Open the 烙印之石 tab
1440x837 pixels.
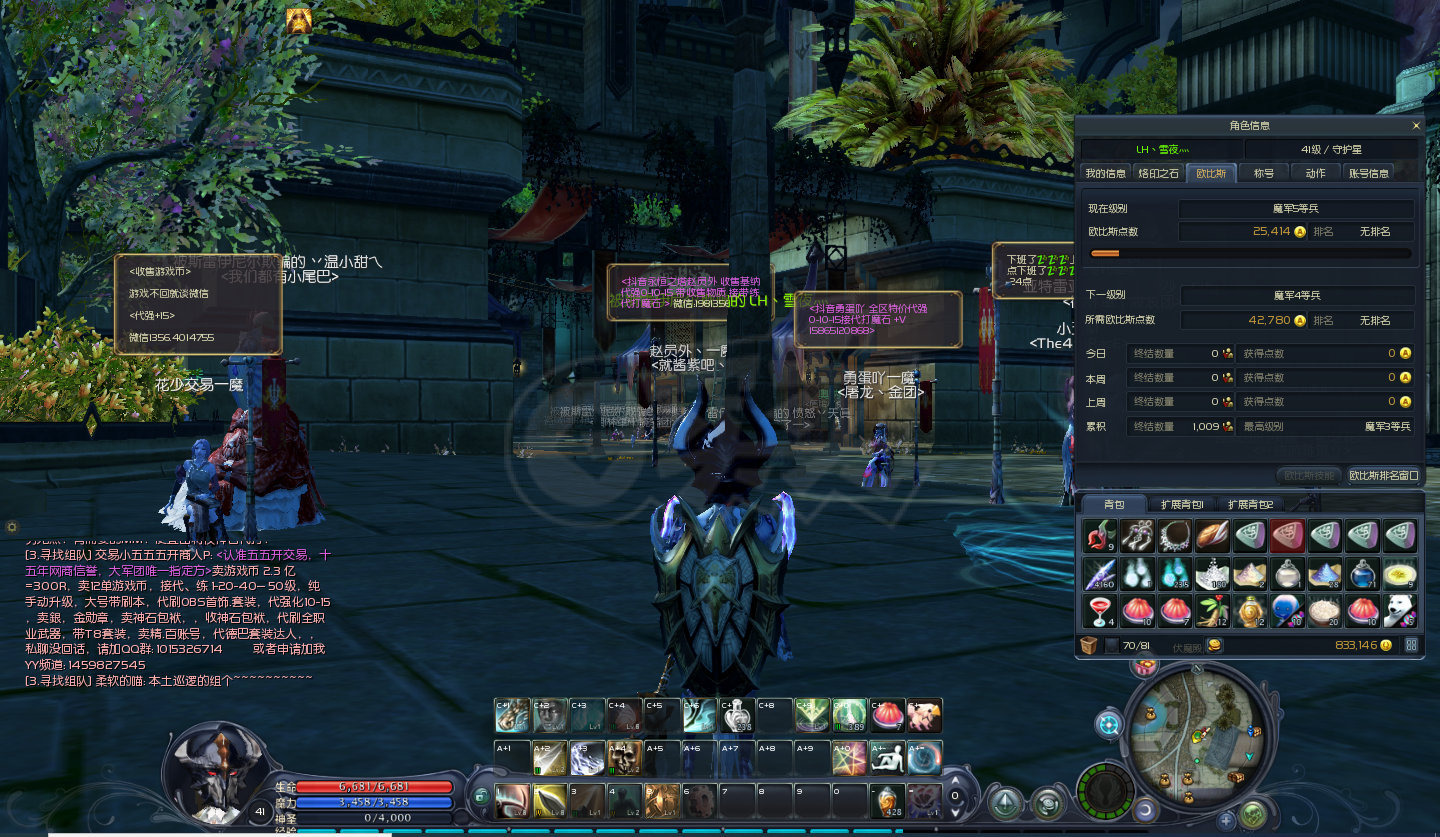click(1158, 173)
